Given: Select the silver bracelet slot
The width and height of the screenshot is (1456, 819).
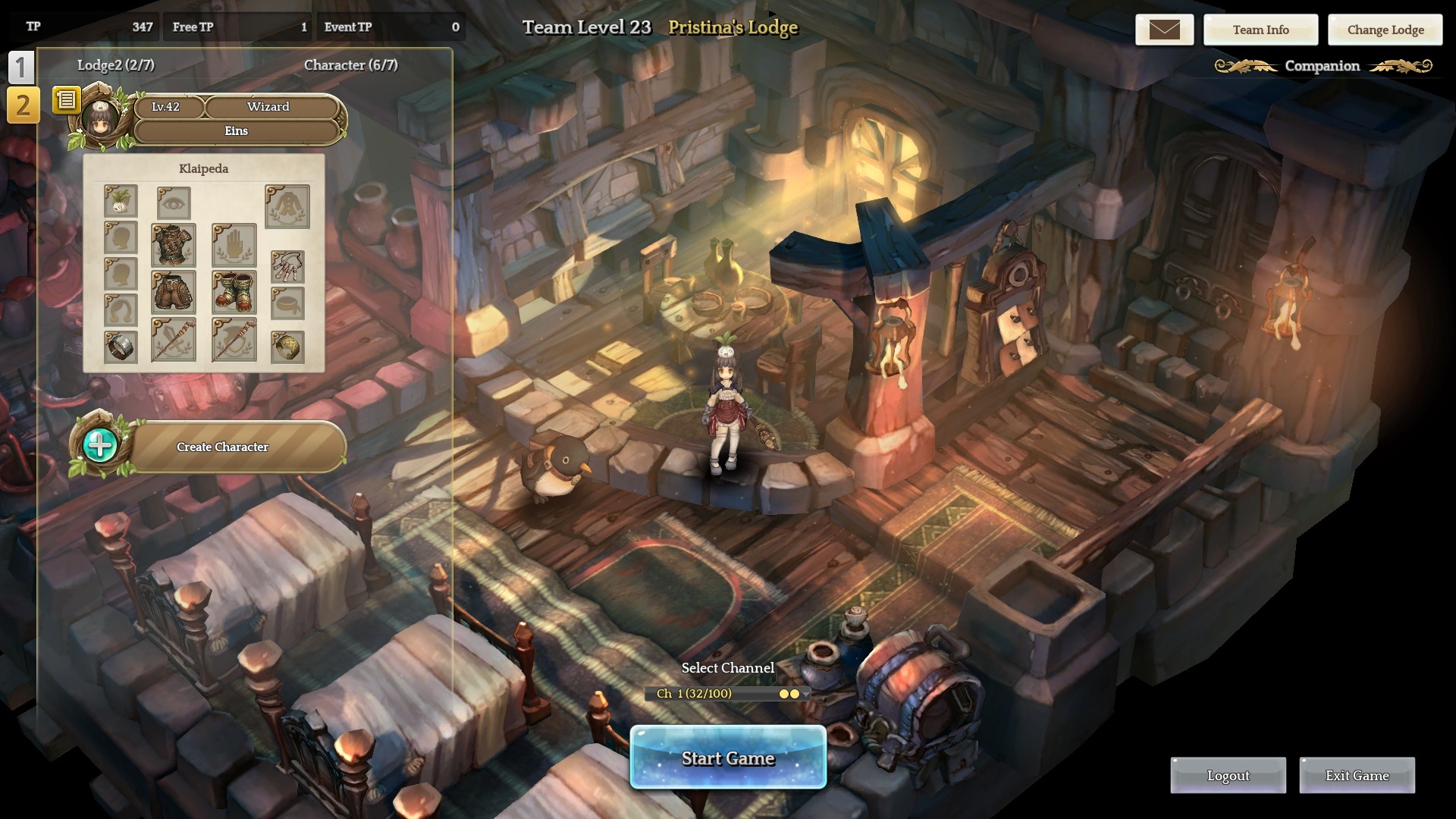Looking at the screenshot, I should (x=121, y=347).
